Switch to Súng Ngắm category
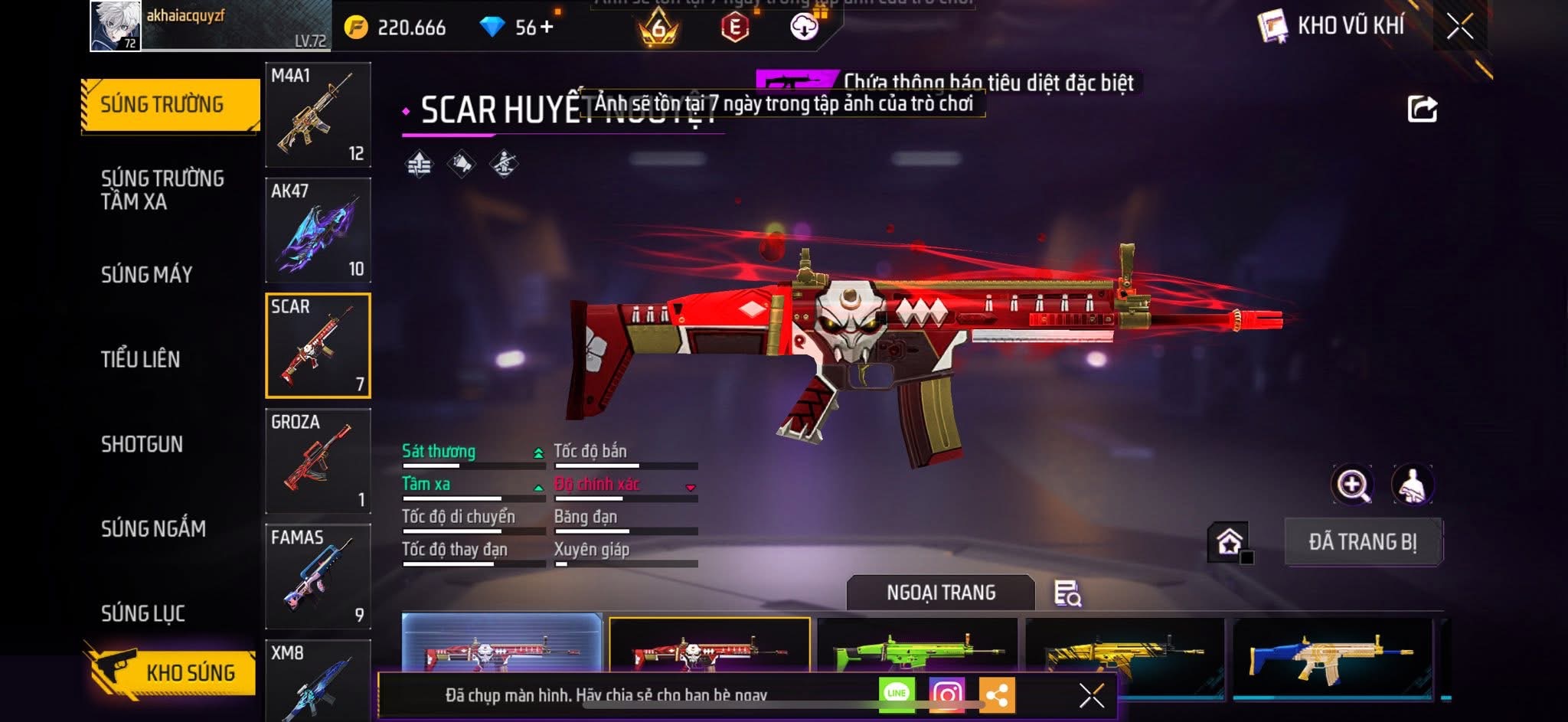The width and height of the screenshot is (1568, 722). (x=153, y=528)
